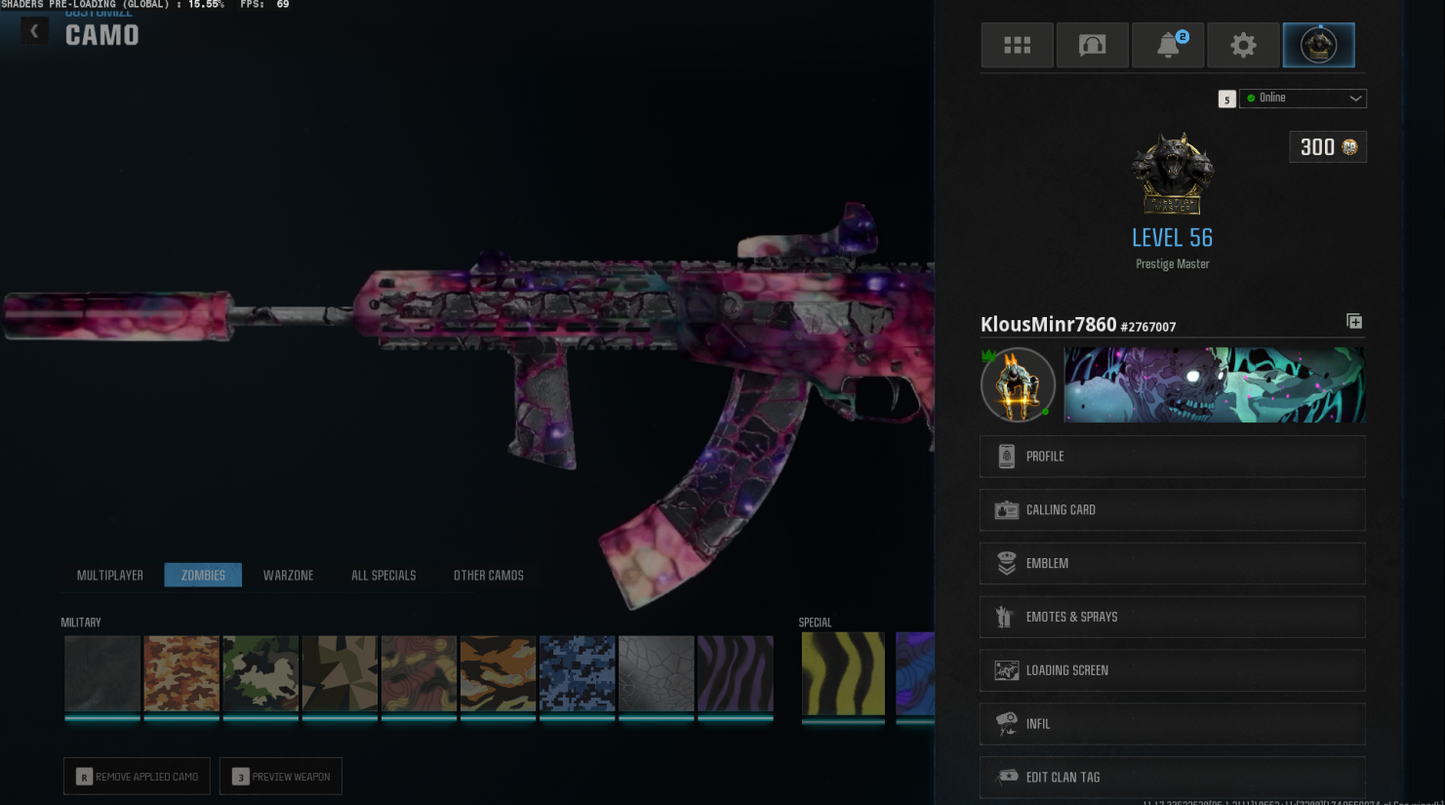Open the Infil customization option

click(x=1171, y=723)
